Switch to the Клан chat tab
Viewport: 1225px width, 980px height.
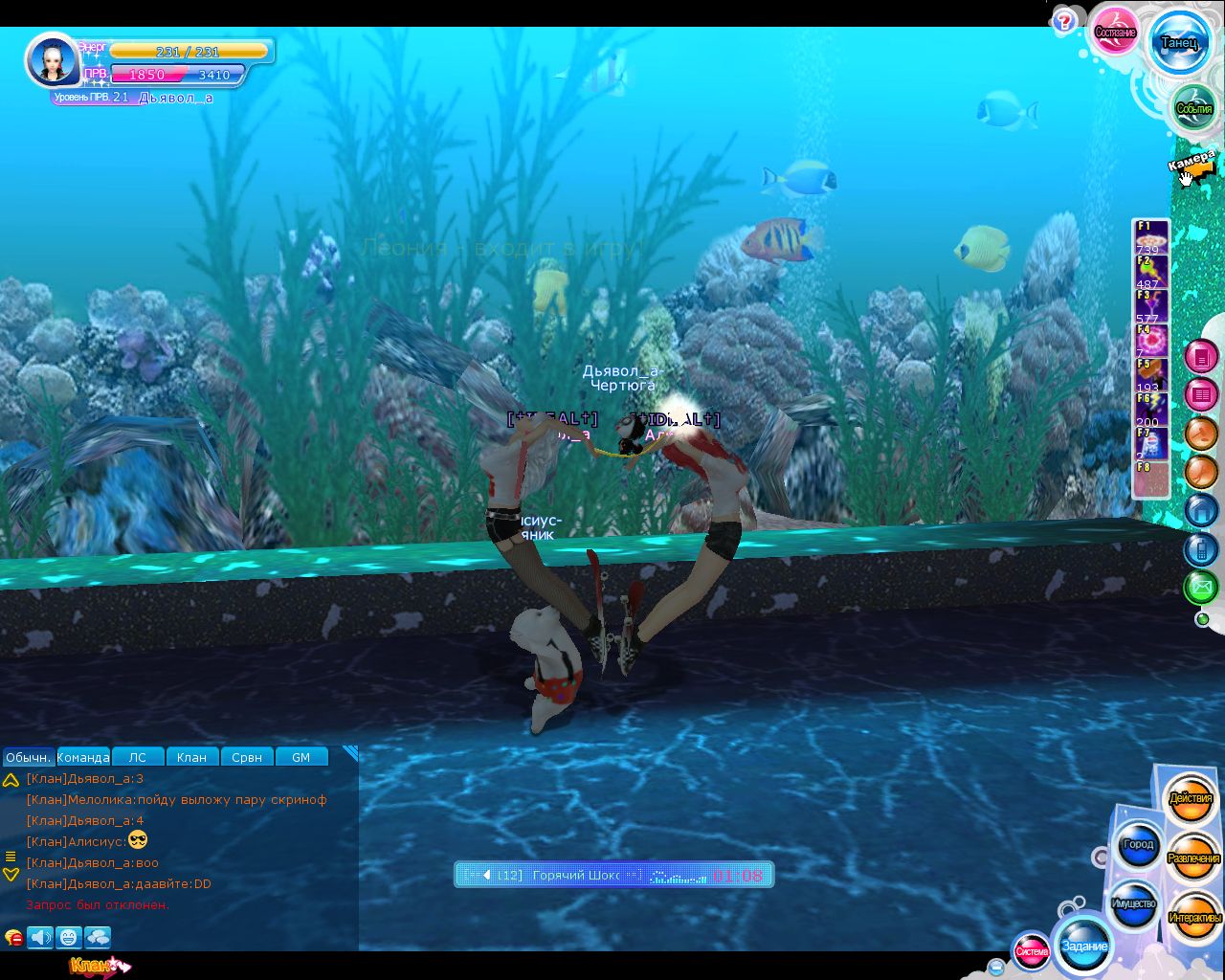[191, 757]
